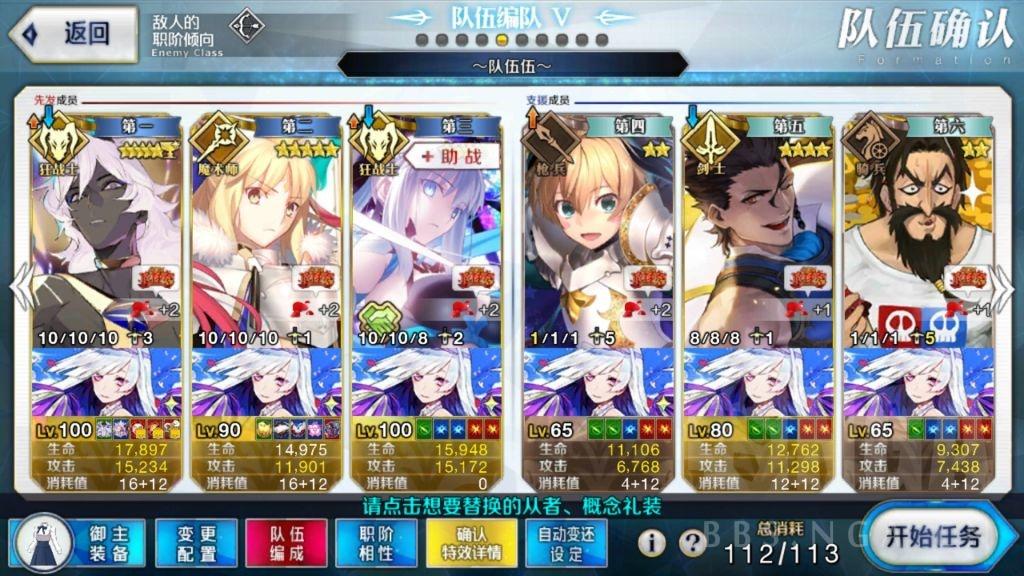This screenshot has width=1024, height=576.
Task: Show the 职阶相性 class affinity chart
Action: [376, 541]
